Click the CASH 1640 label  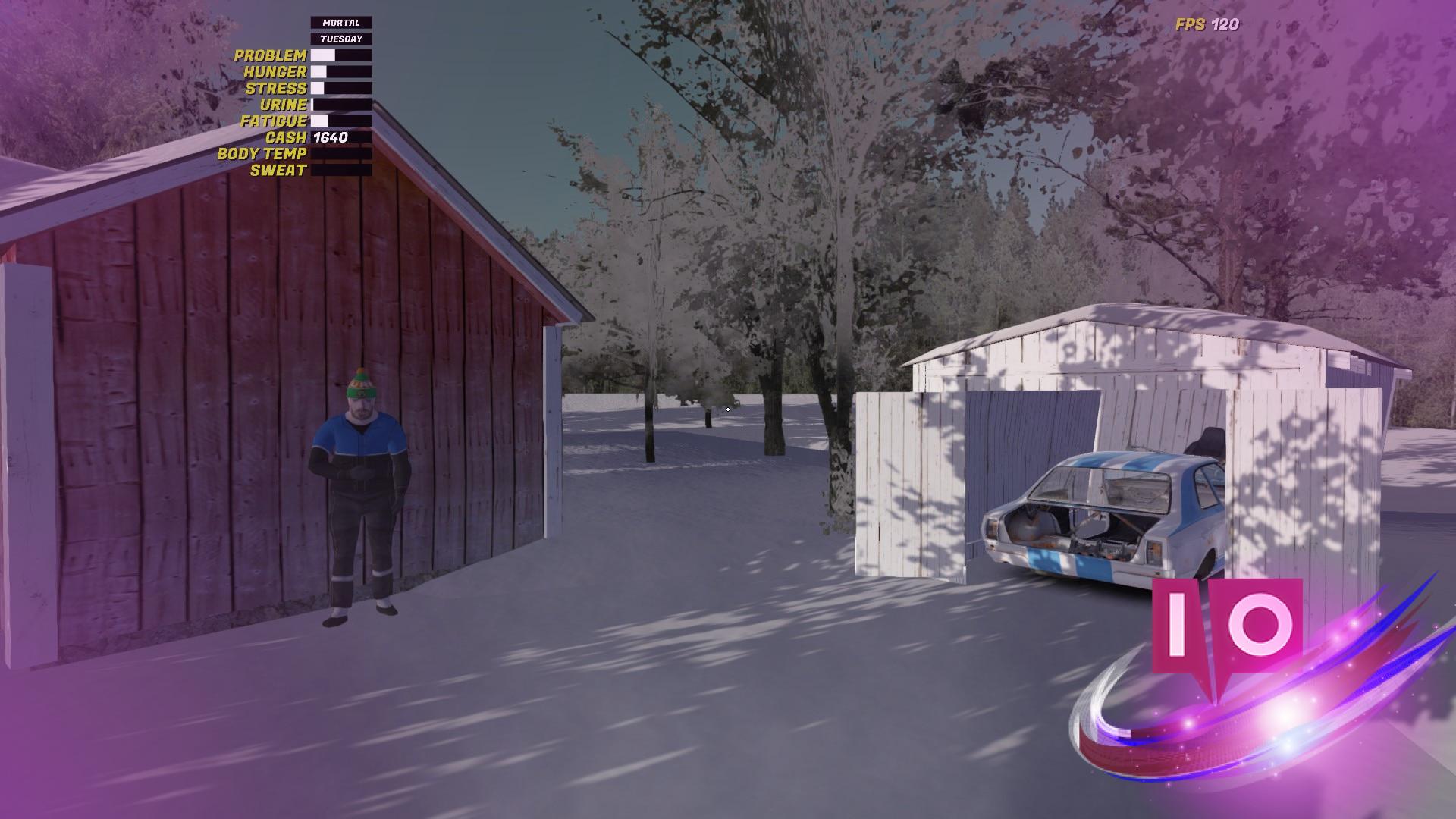326,137
